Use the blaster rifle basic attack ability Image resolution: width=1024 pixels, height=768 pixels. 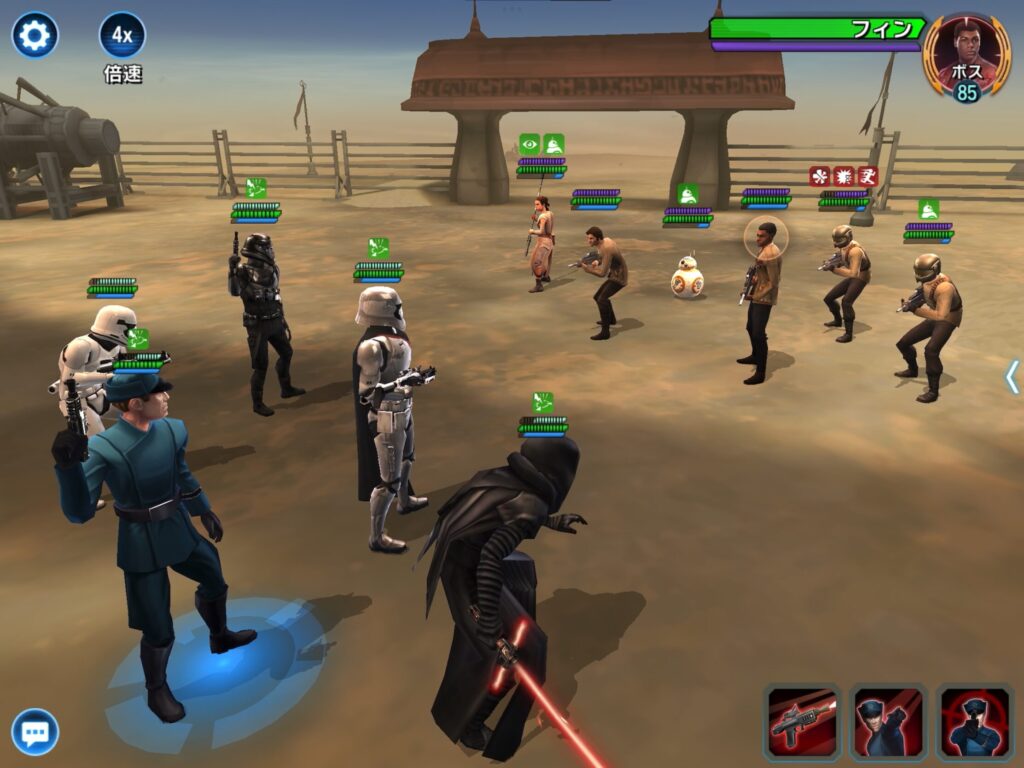click(x=803, y=722)
